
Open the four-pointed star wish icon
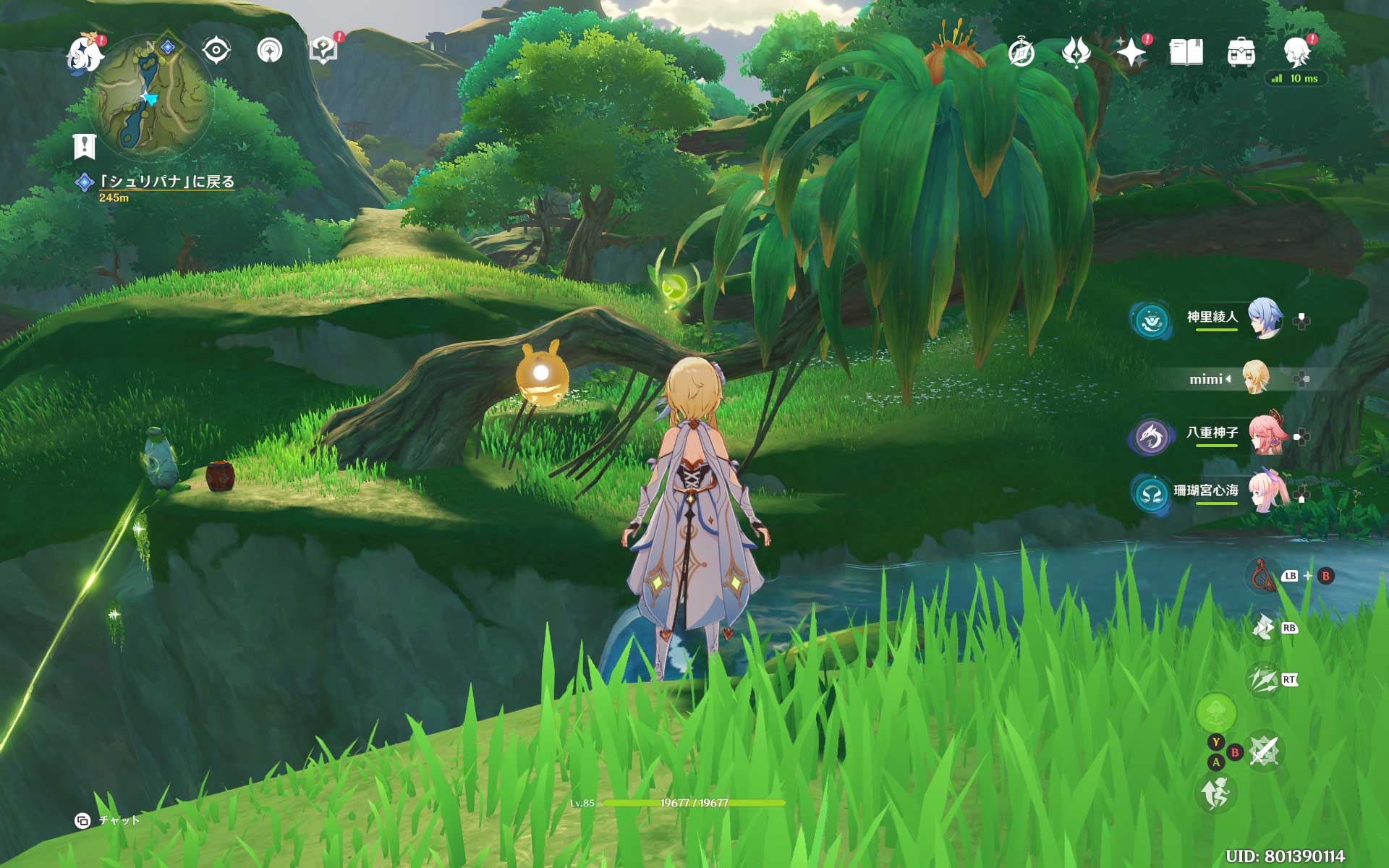click(1131, 53)
